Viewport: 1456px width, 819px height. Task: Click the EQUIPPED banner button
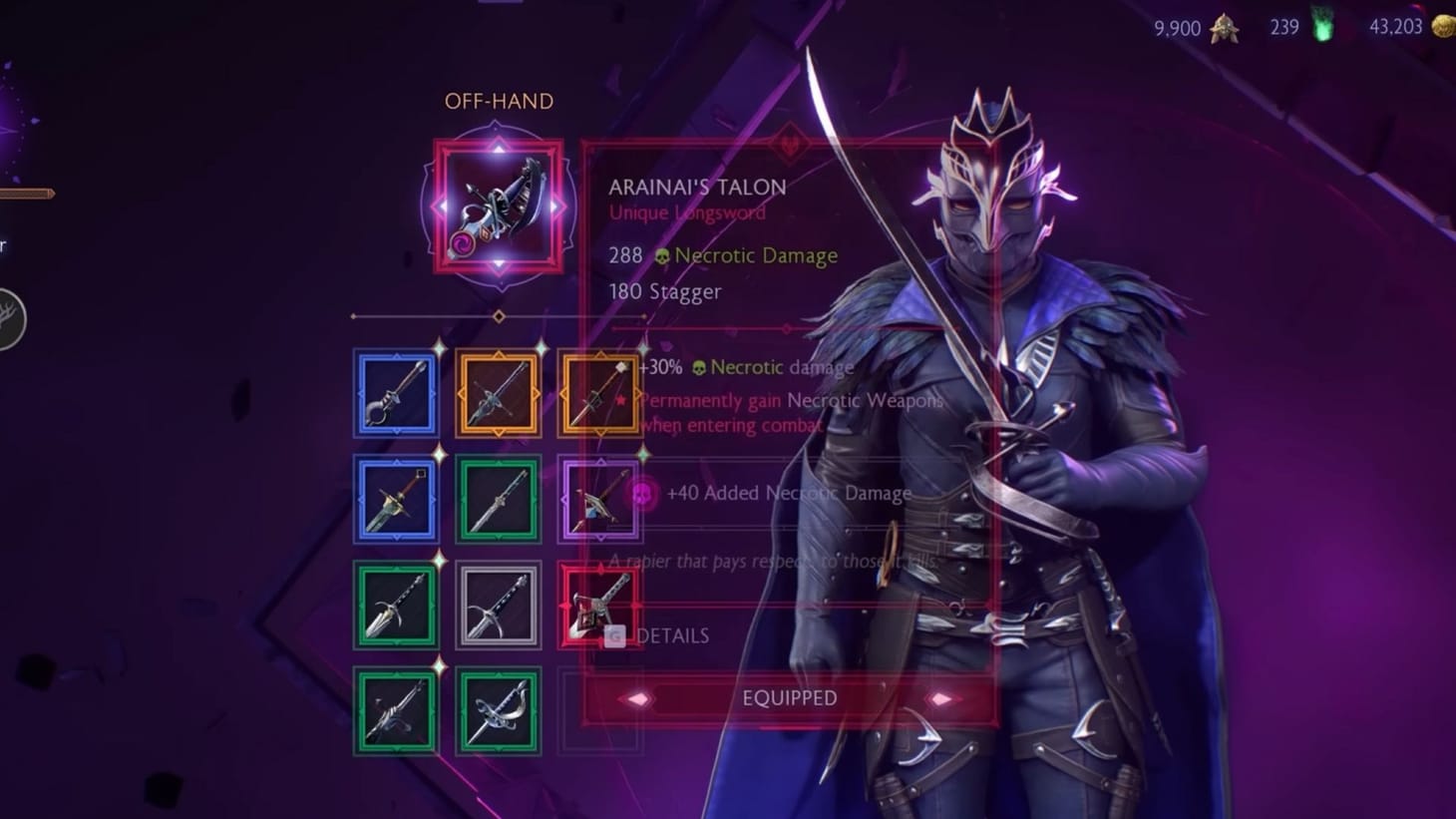click(789, 698)
